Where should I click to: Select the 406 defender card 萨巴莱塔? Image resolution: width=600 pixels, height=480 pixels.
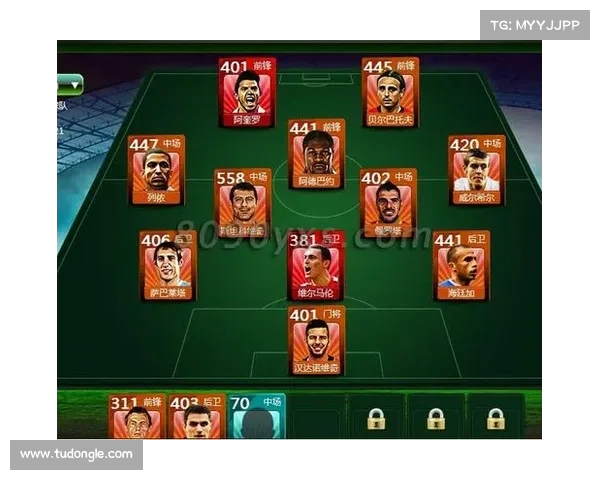(x=168, y=265)
